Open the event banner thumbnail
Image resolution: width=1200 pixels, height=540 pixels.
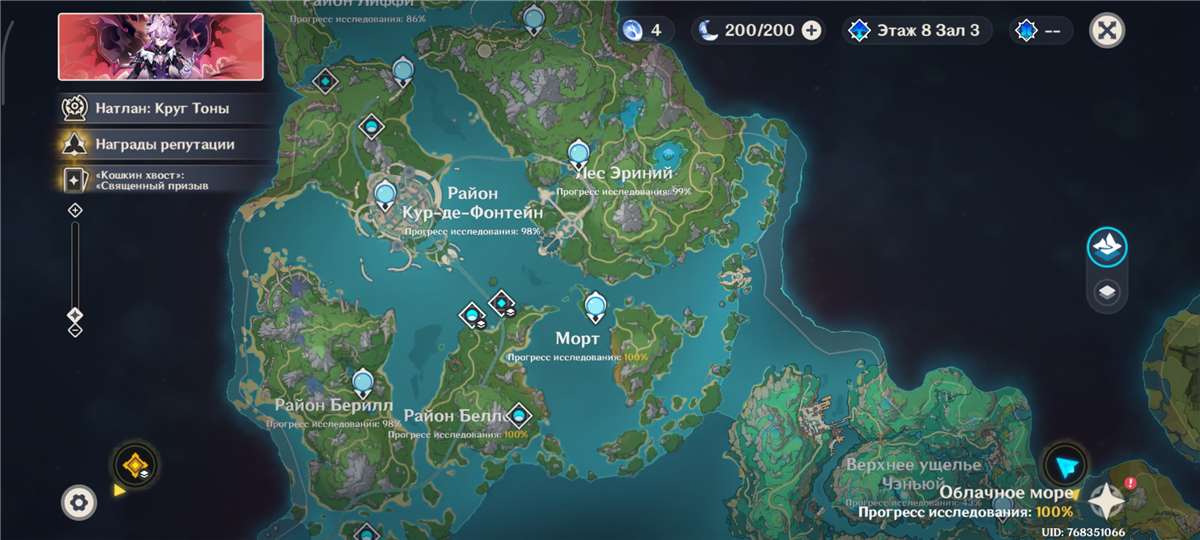pos(160,46)
